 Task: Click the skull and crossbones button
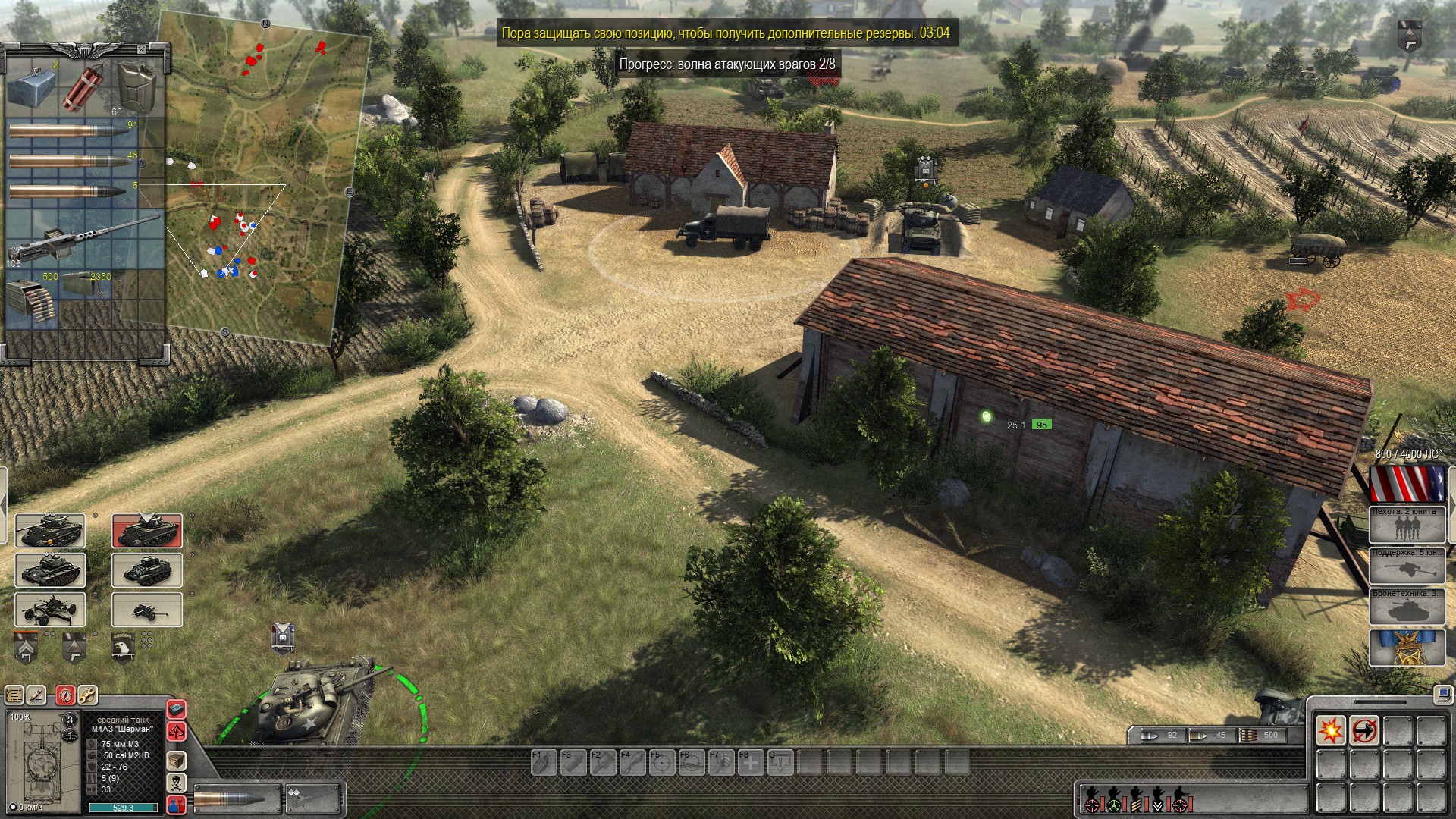pyautogui.click(x=176, y=783)
